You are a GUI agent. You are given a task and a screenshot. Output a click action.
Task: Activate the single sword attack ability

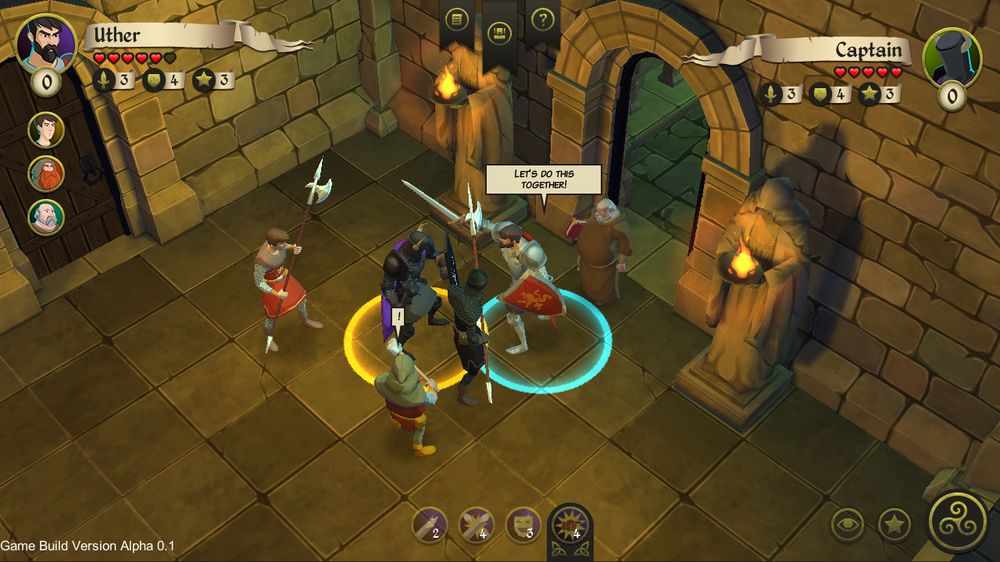(x=431, y=524)
